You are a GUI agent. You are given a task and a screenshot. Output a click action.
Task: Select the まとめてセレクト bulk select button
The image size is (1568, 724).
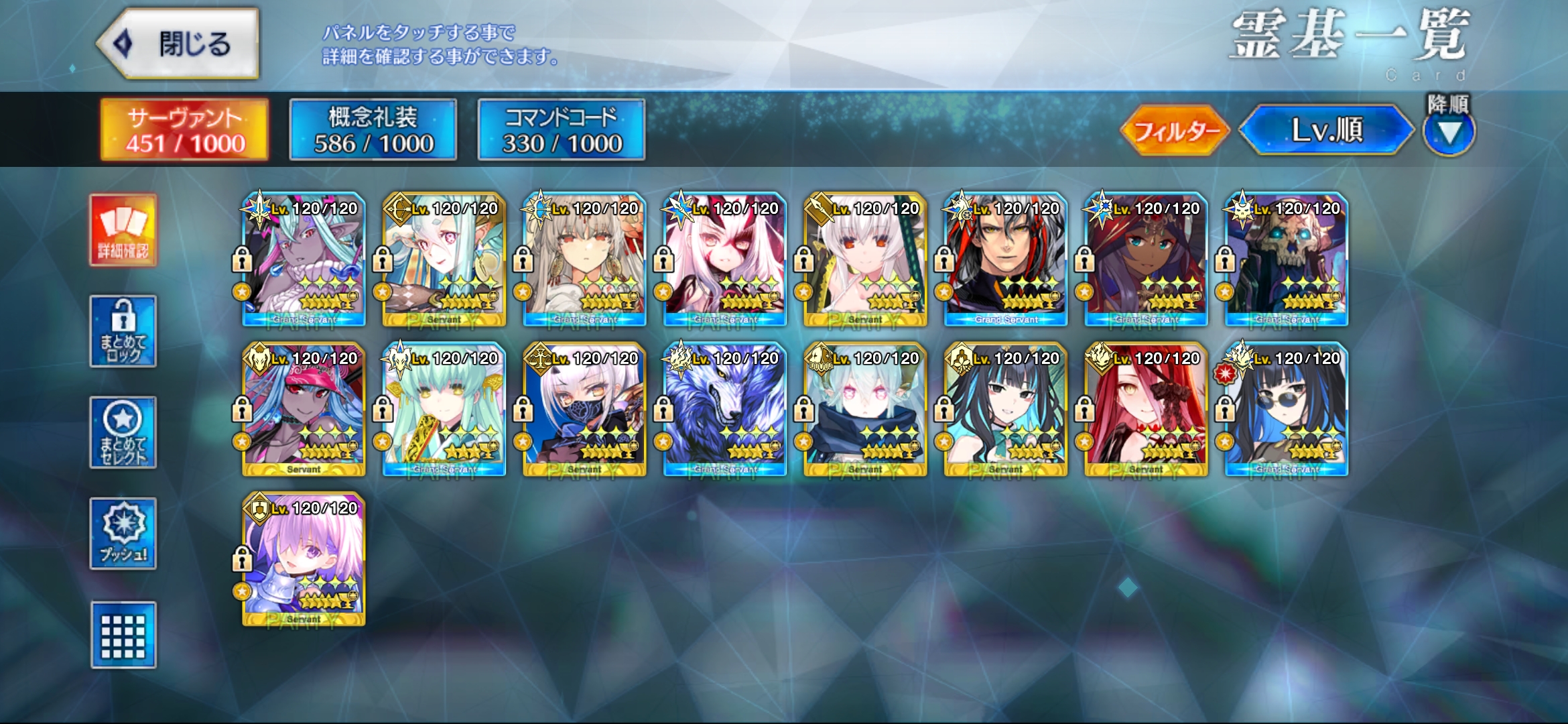[123, 432]
